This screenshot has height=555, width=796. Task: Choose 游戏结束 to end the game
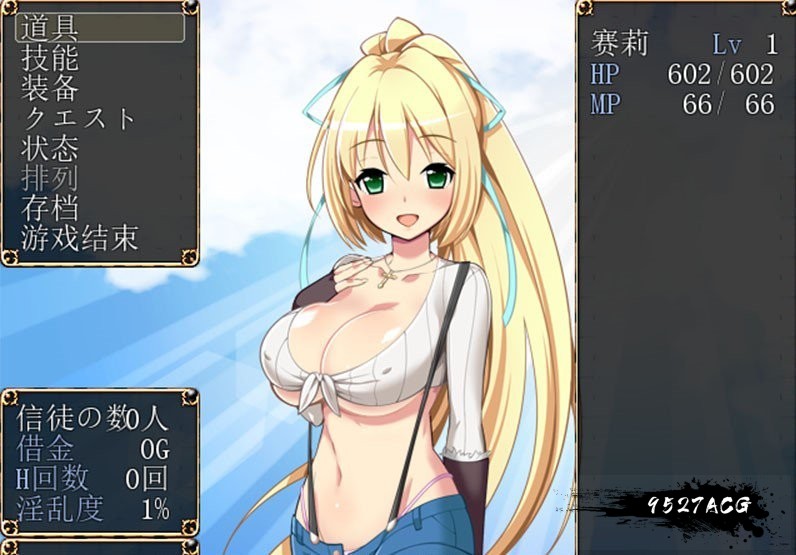80,238
